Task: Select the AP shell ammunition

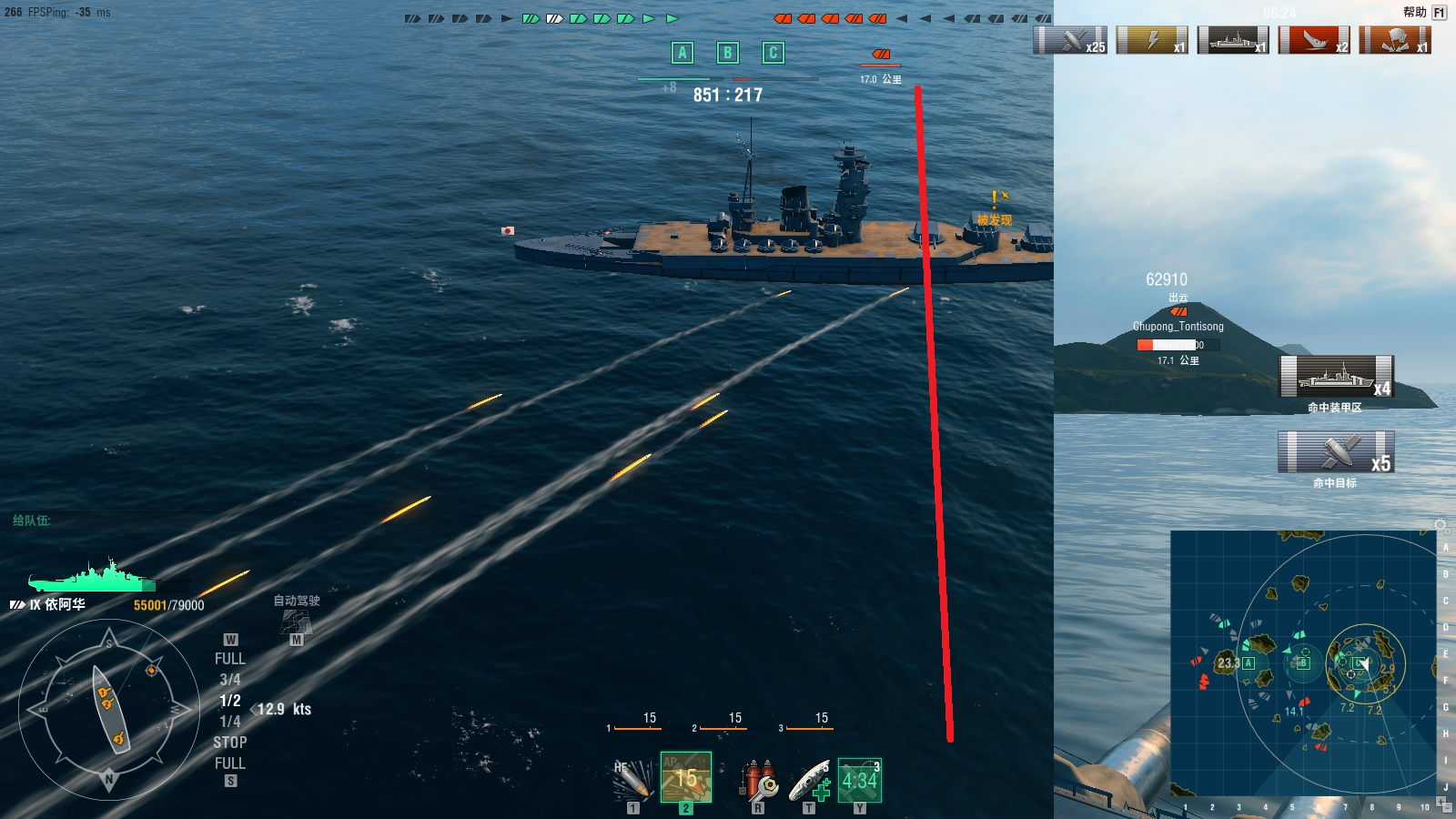Action: 685,778
